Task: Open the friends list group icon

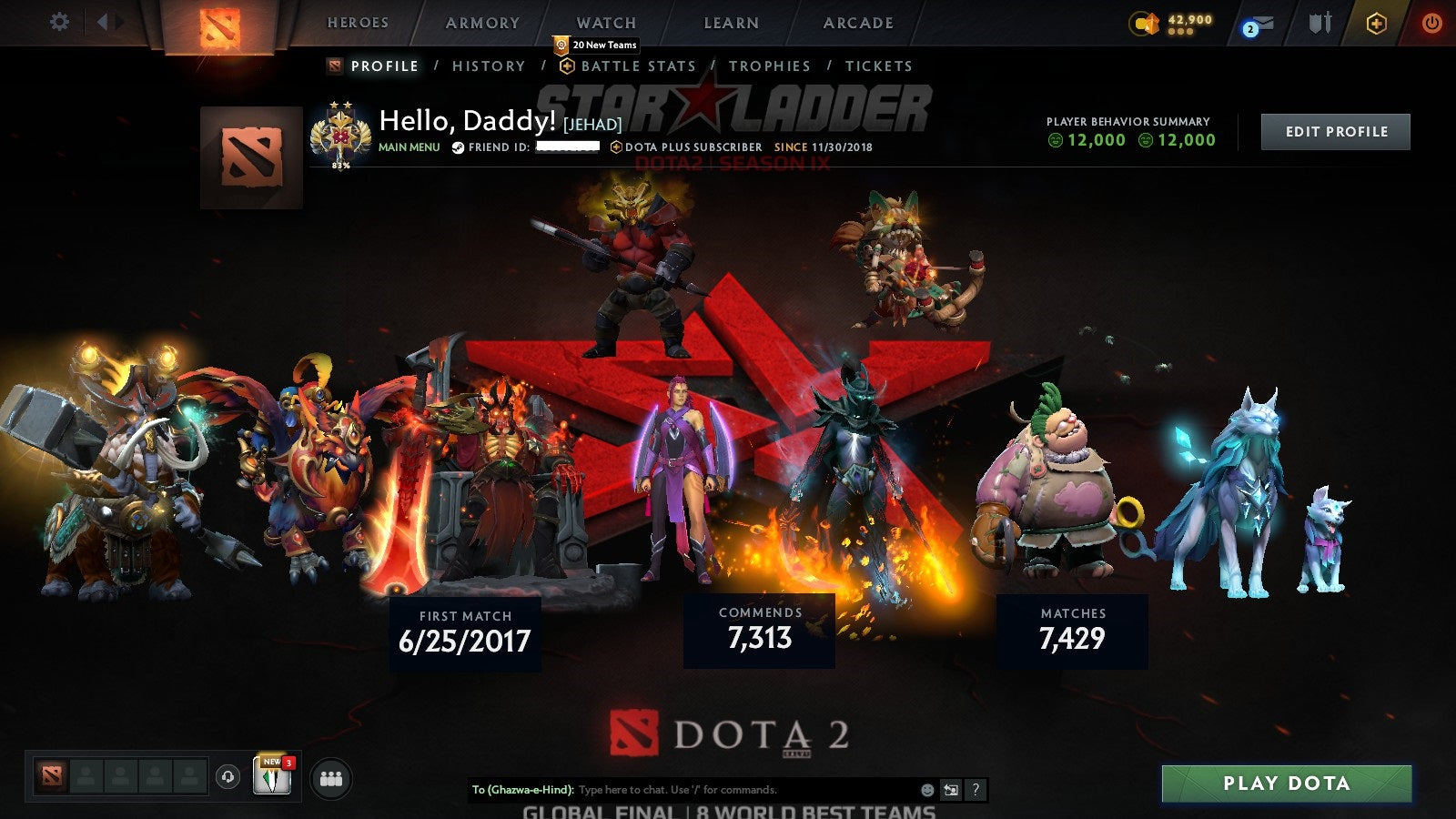Action: (332, 776)
